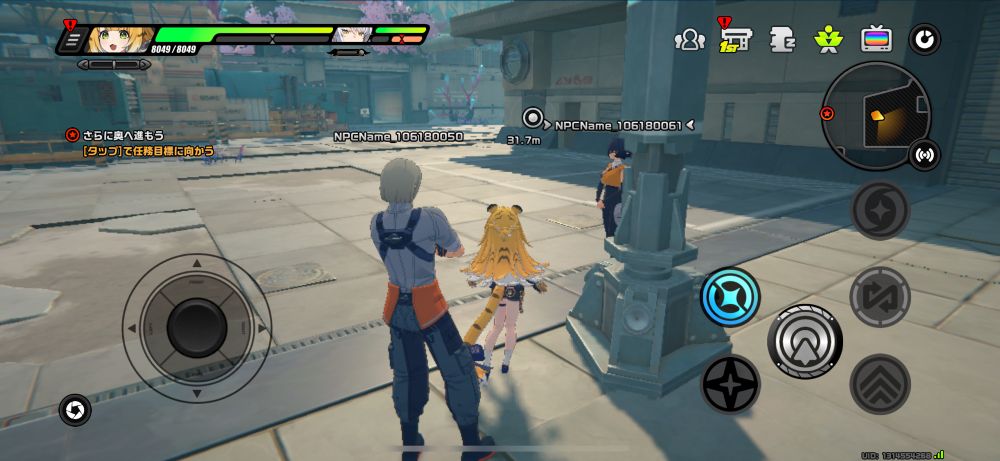This screenshot has width=1000, height=461.
Task: Select the NPC interaction target circle icon
Action: 534,117
